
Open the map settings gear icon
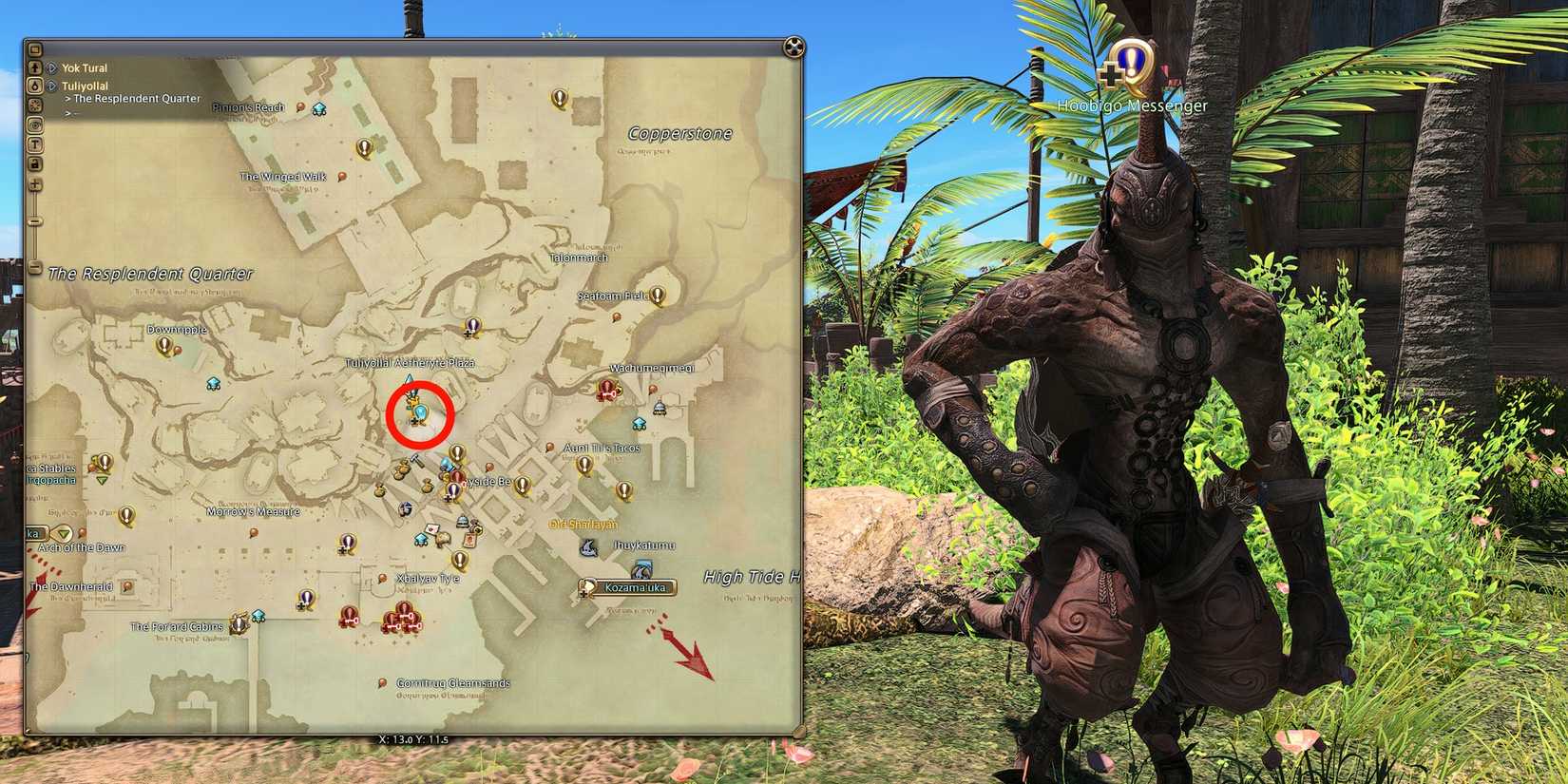34,104
